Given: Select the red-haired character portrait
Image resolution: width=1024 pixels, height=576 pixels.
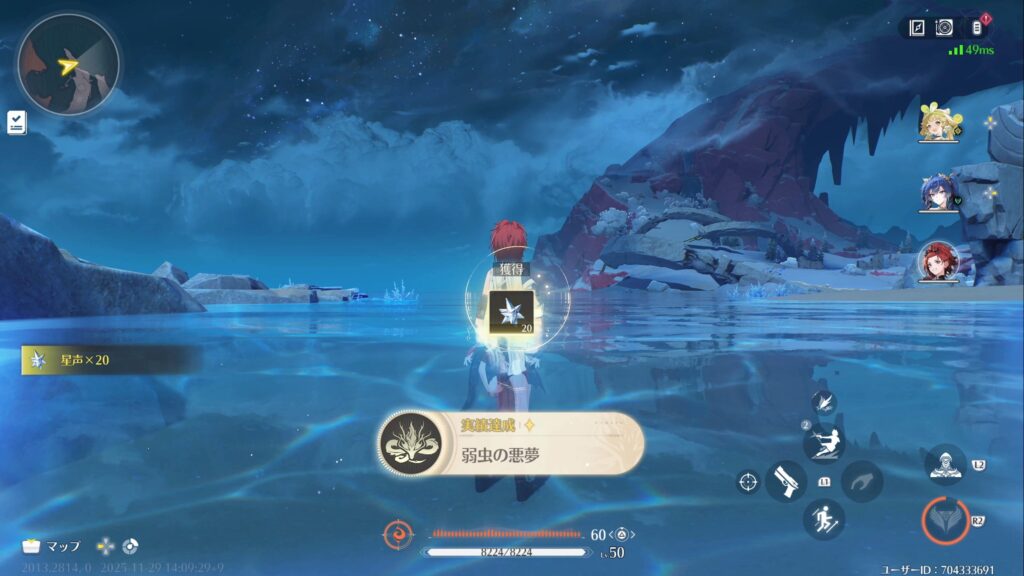Looking at the screenshot, I should [x=939, y=262].
